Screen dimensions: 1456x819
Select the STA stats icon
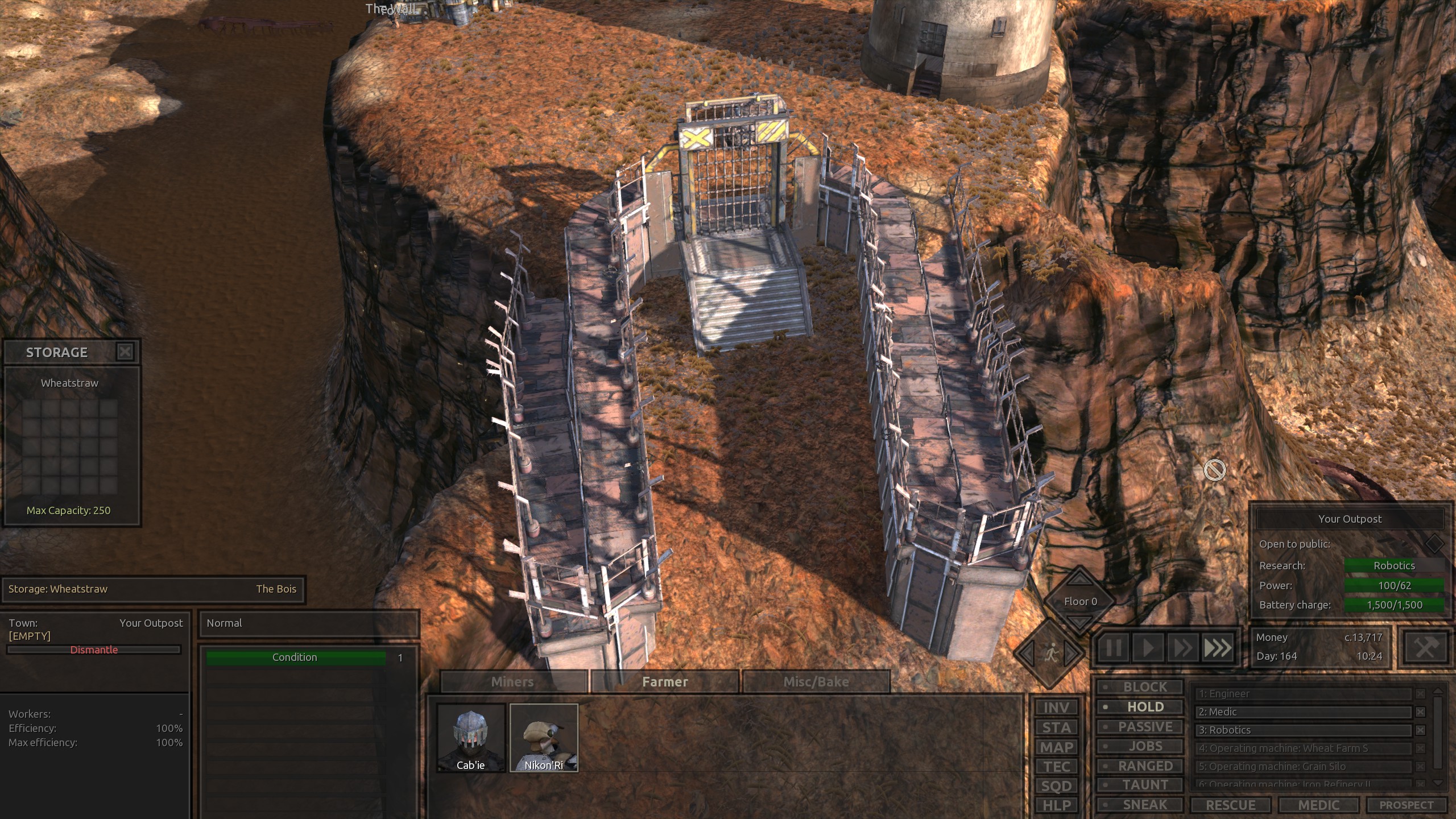pos(1056,727)
